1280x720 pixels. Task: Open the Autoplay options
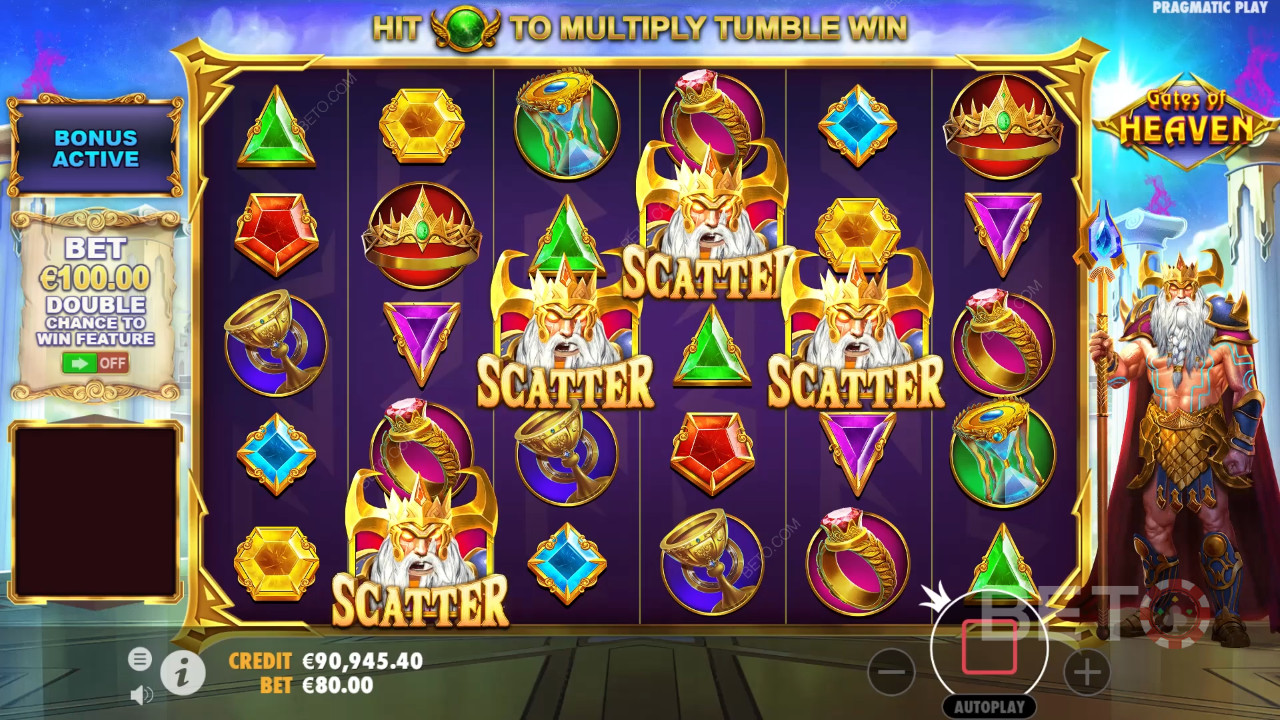tap(989, 706)
